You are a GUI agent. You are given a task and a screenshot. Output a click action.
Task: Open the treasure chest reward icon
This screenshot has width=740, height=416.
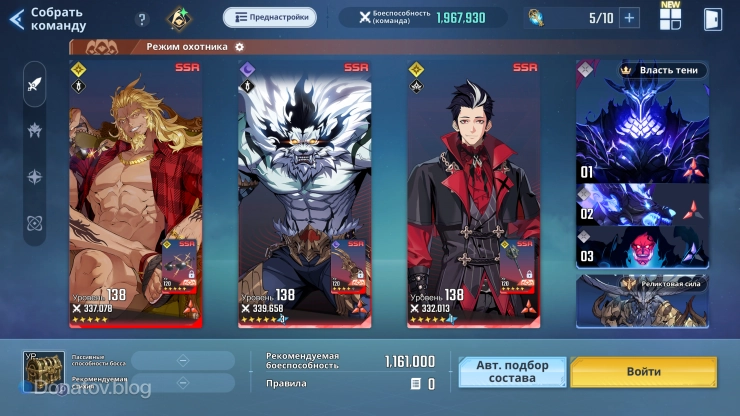tap(43, 369)
